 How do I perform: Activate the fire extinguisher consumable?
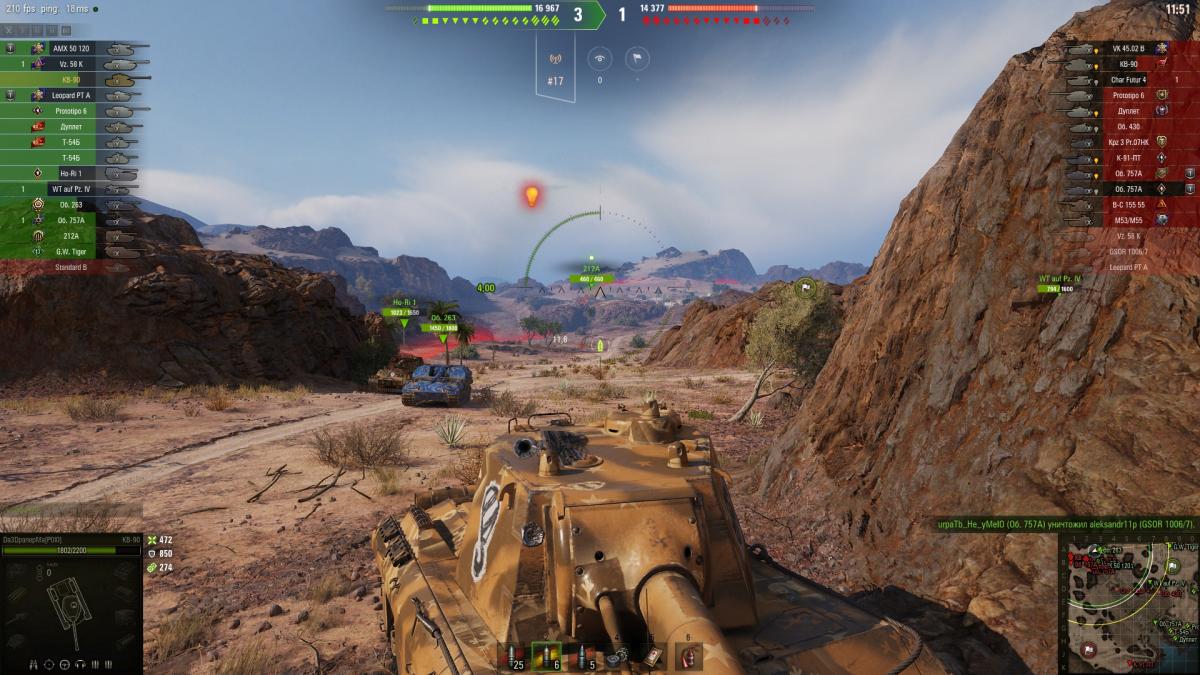click(688, 657)
